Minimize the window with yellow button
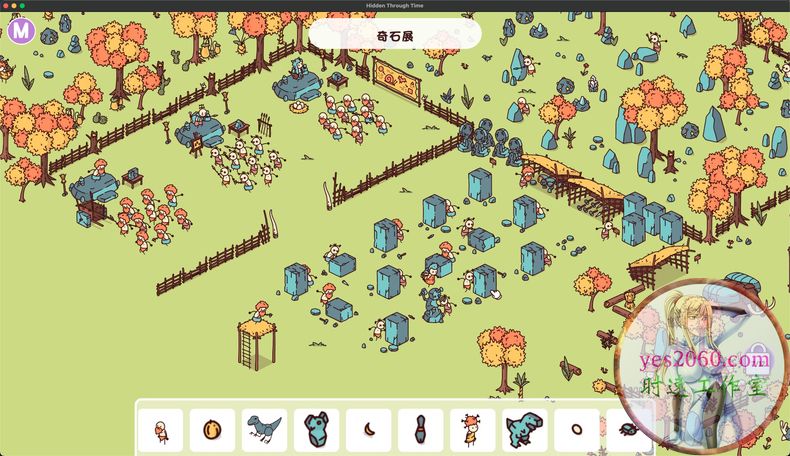Viewport: 790px width, 456px height. (x=14, y=6)
